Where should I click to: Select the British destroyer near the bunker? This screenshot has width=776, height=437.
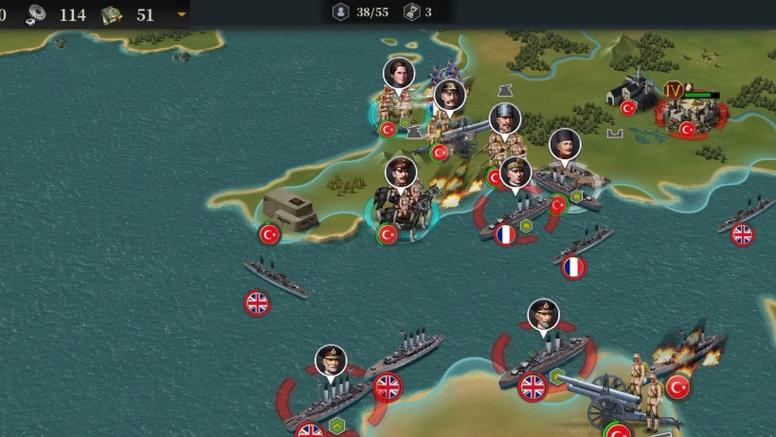coord(275,277)
